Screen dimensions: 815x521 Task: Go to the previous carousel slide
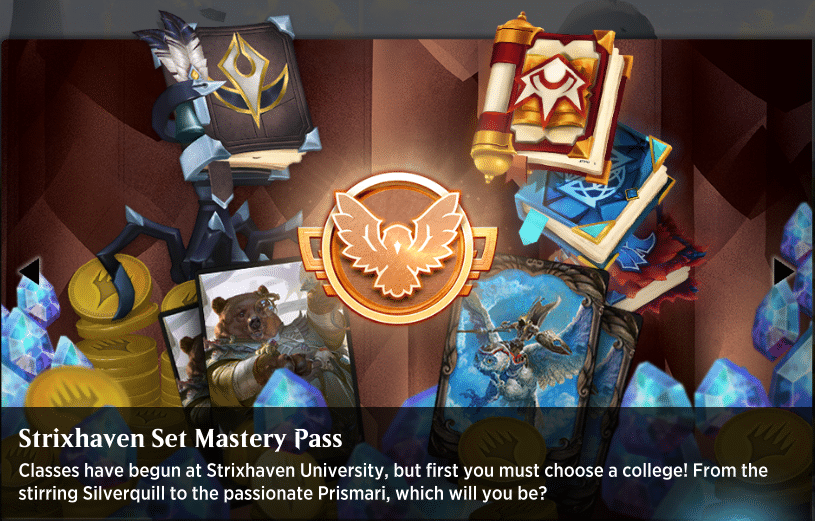[x=29, y=271]
